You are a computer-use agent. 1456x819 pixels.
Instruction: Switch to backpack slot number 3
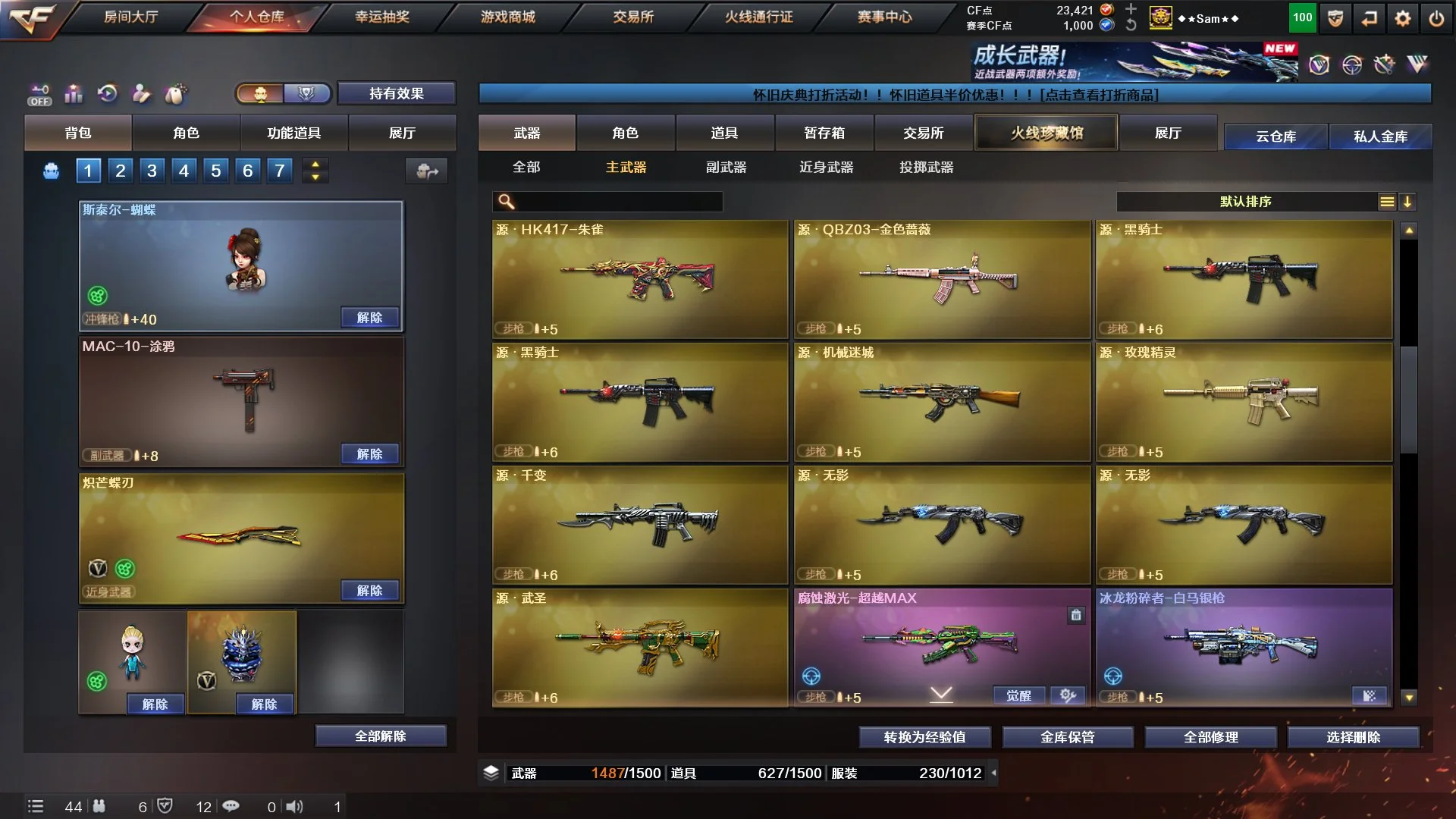pos(152,171)
